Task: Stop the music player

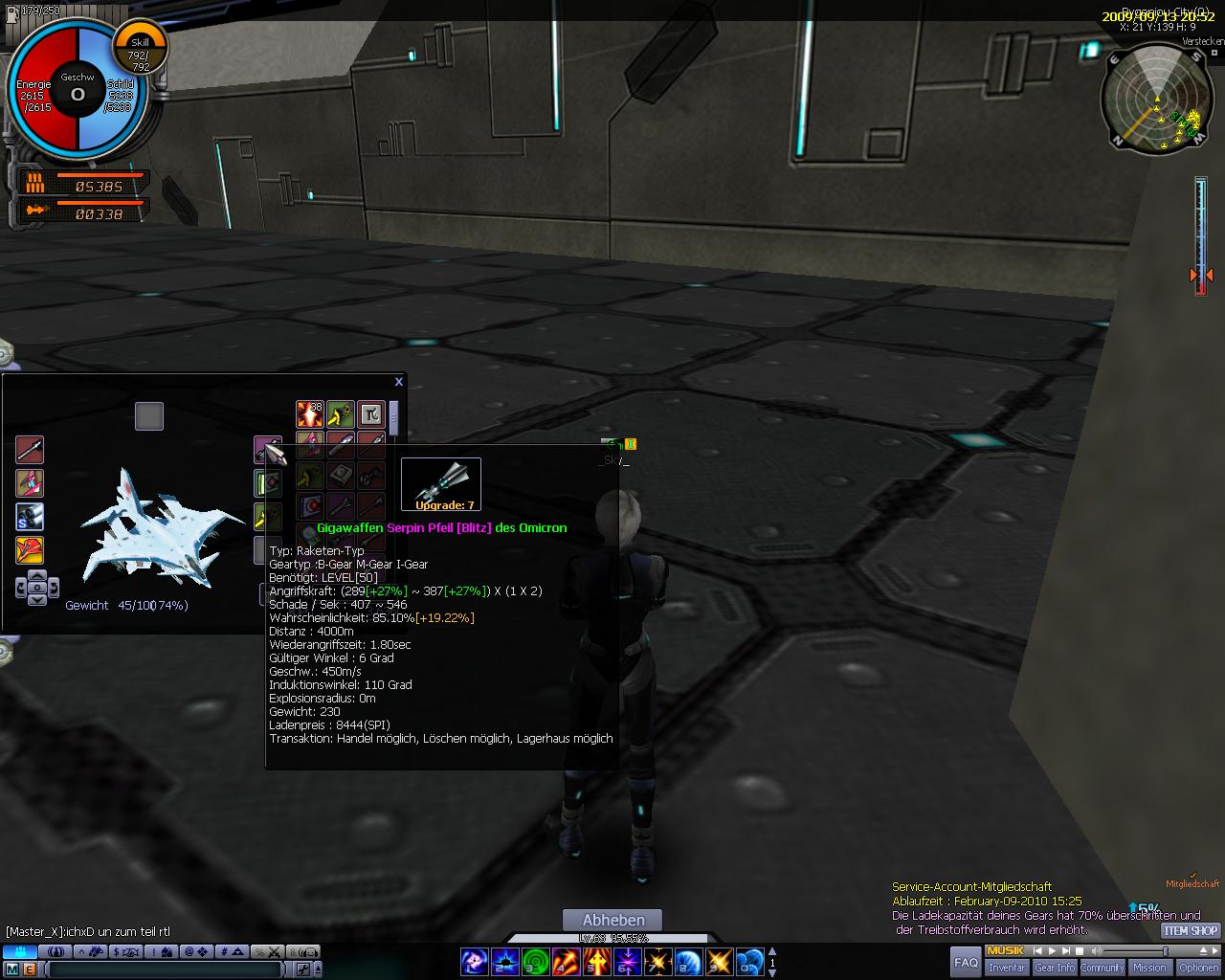Action: (1079, 951)
